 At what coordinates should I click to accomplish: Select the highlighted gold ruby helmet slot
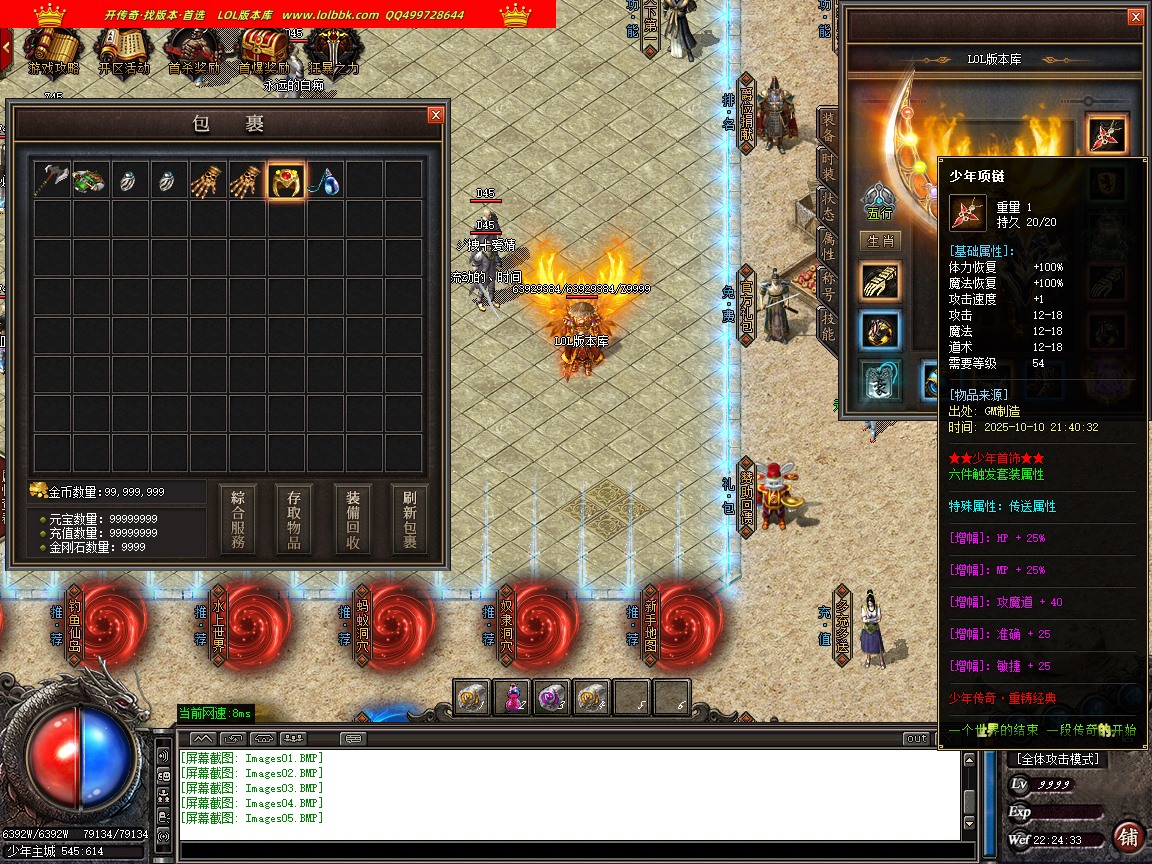(x=286, y=180)
